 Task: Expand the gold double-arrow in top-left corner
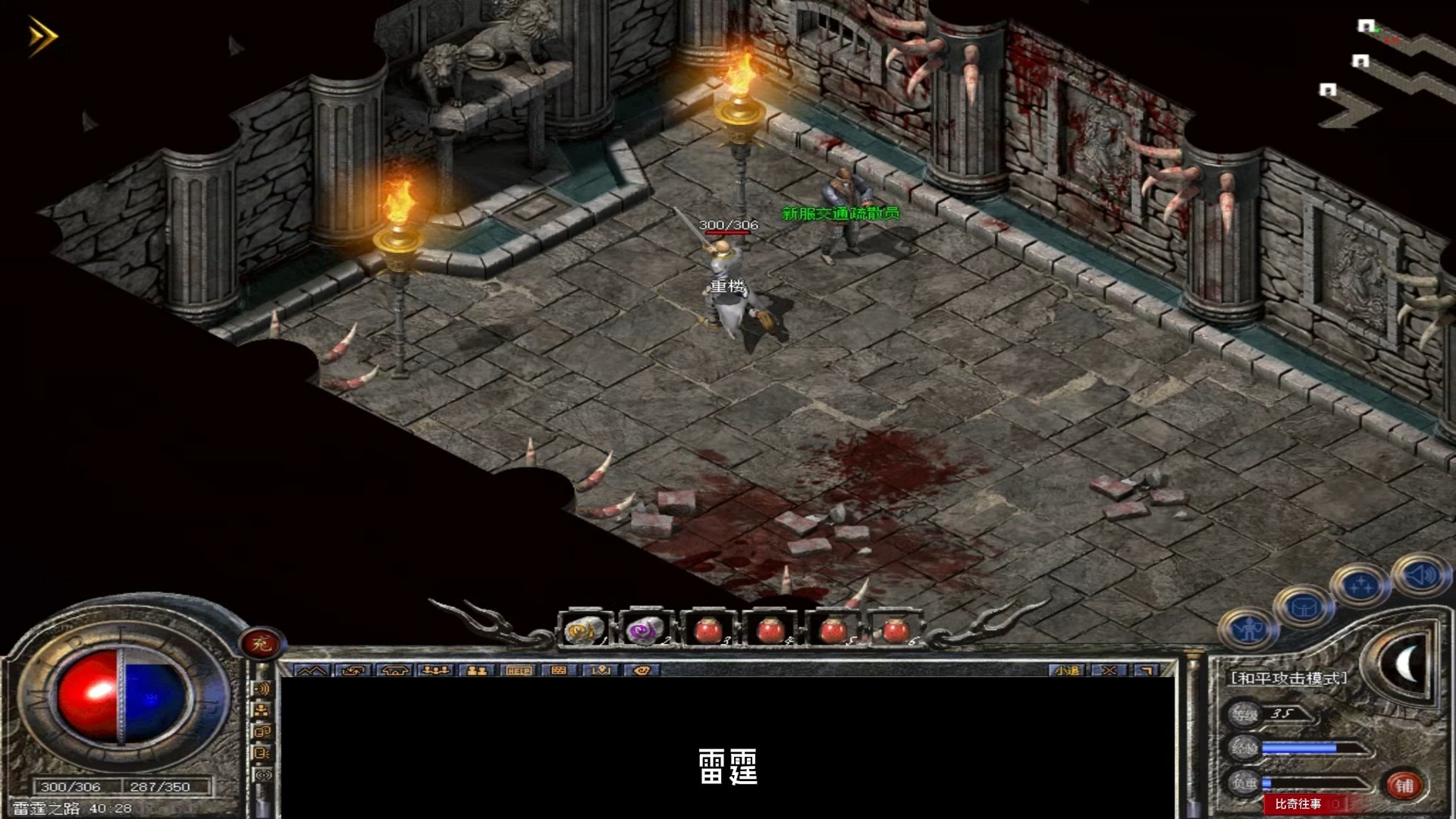pyautogui.click(x=42, y=36)
